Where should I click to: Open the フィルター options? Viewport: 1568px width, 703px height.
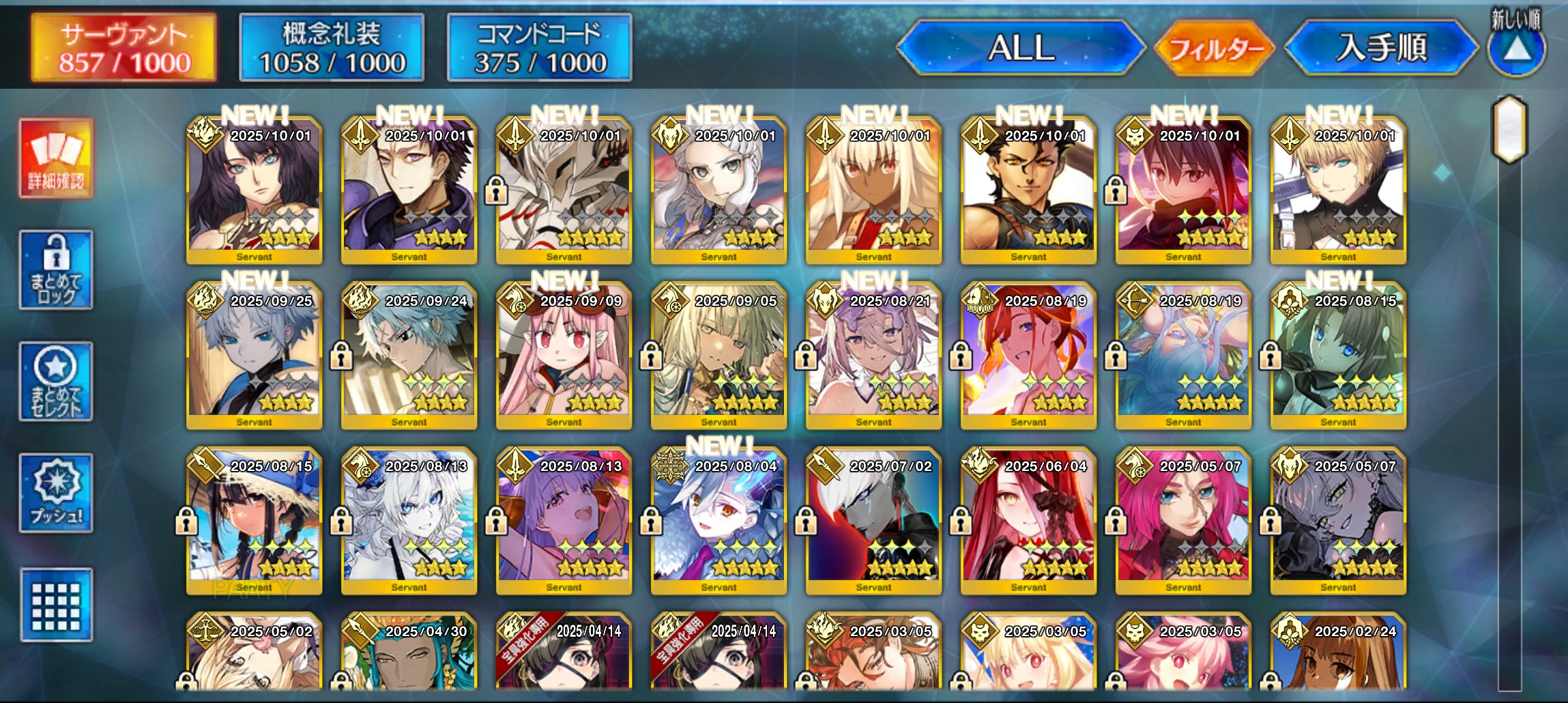click(x=1214, y=48)
